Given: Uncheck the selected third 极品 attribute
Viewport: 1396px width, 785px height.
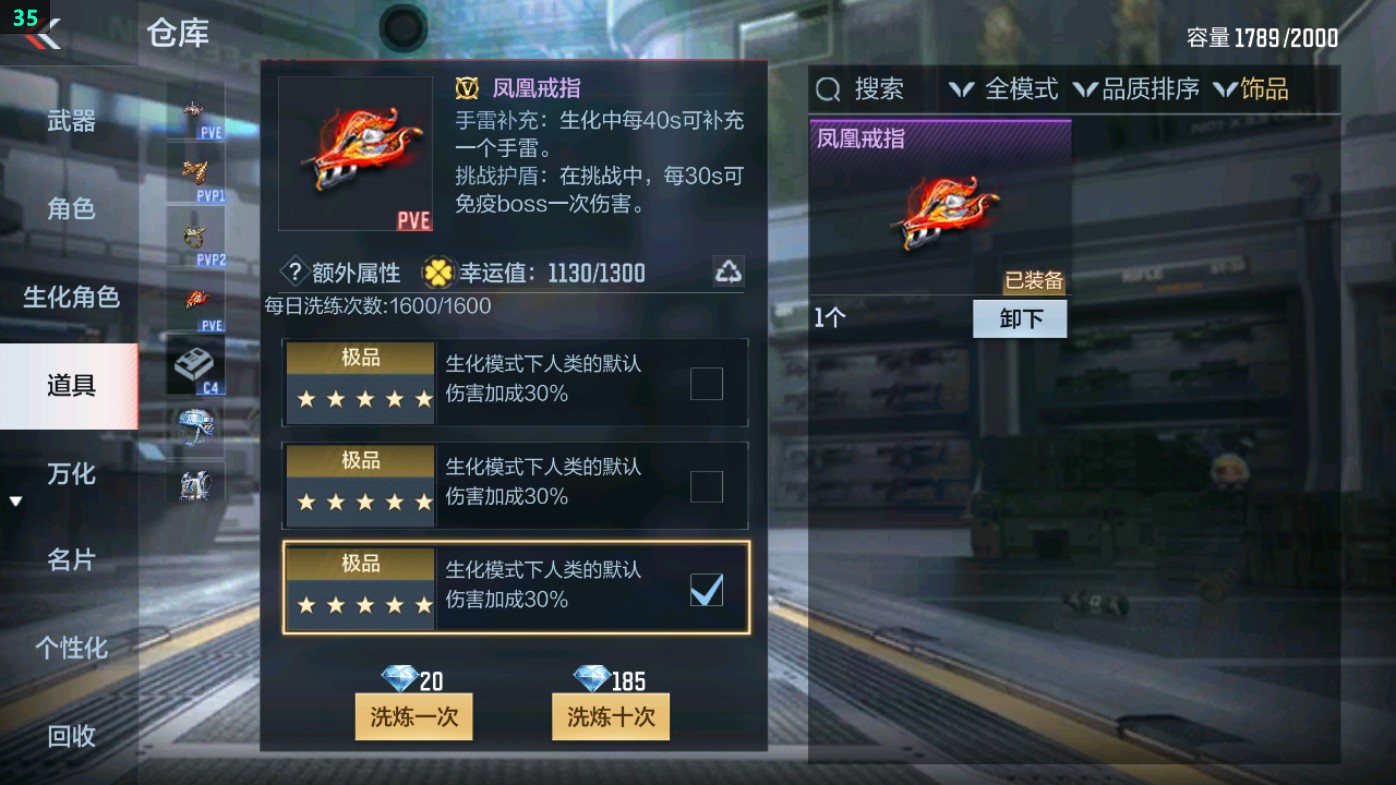Looking at the screenshot, I should click(708, 590).
